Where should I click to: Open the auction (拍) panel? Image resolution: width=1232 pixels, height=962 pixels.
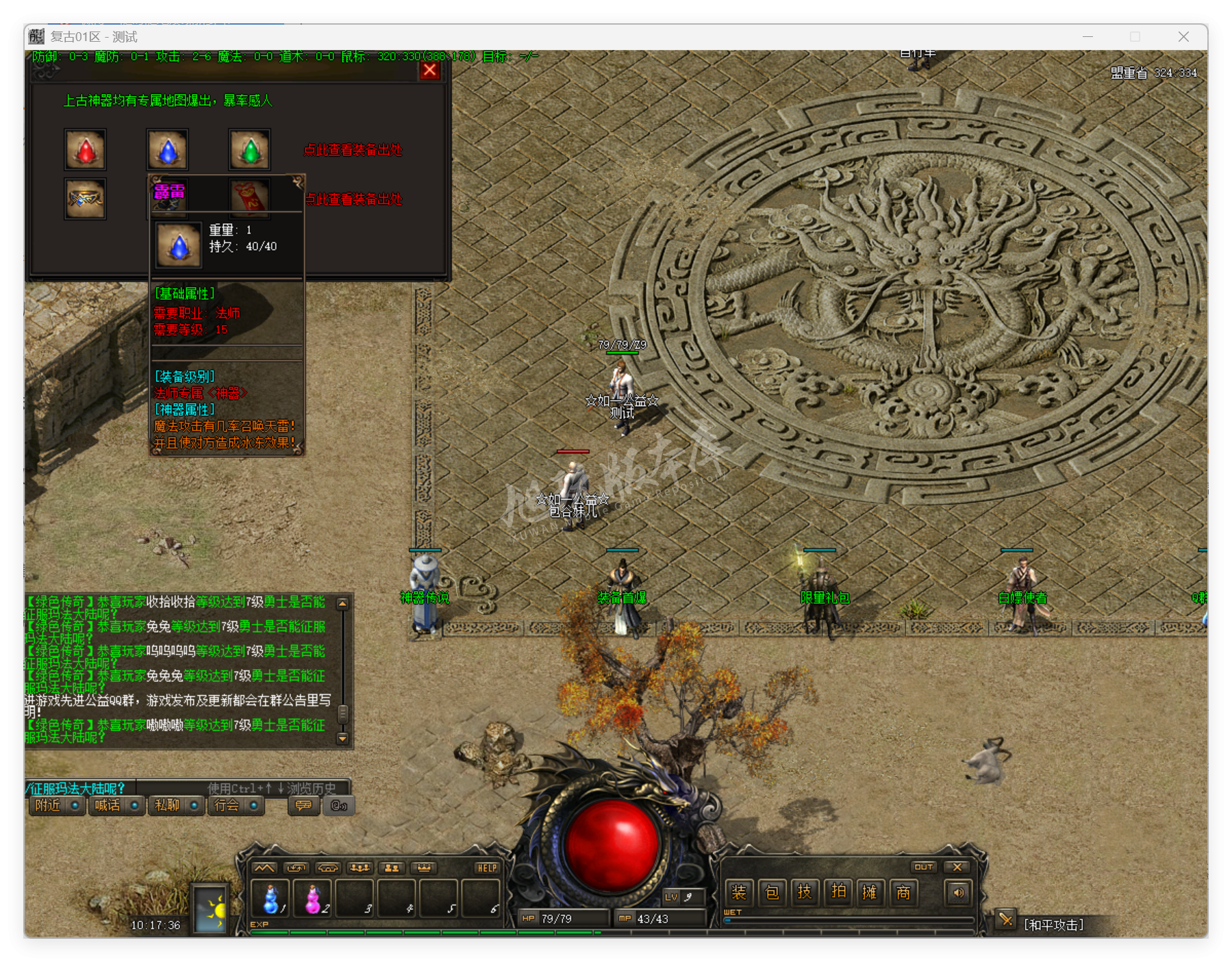point(838,892)
